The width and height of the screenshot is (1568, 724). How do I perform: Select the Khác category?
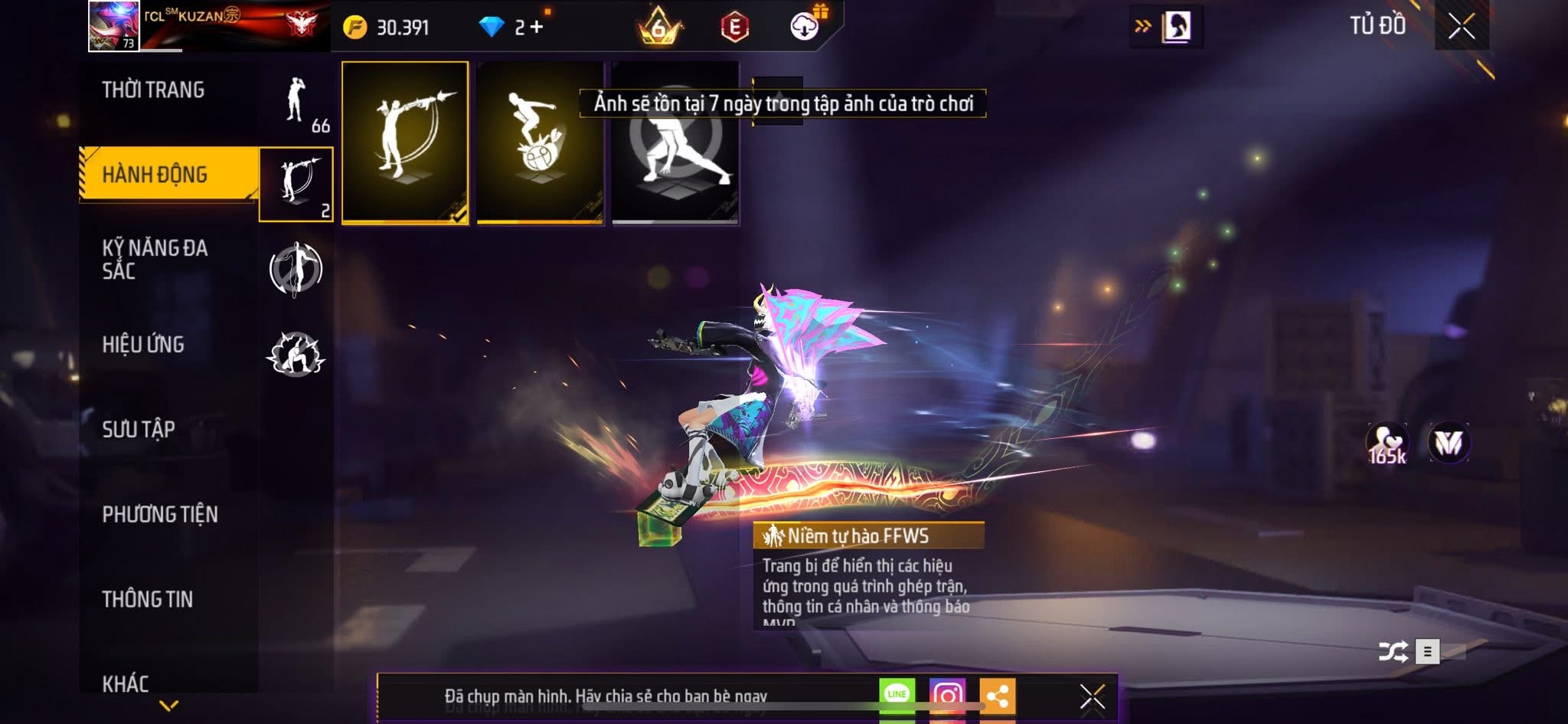click(126, 683)
